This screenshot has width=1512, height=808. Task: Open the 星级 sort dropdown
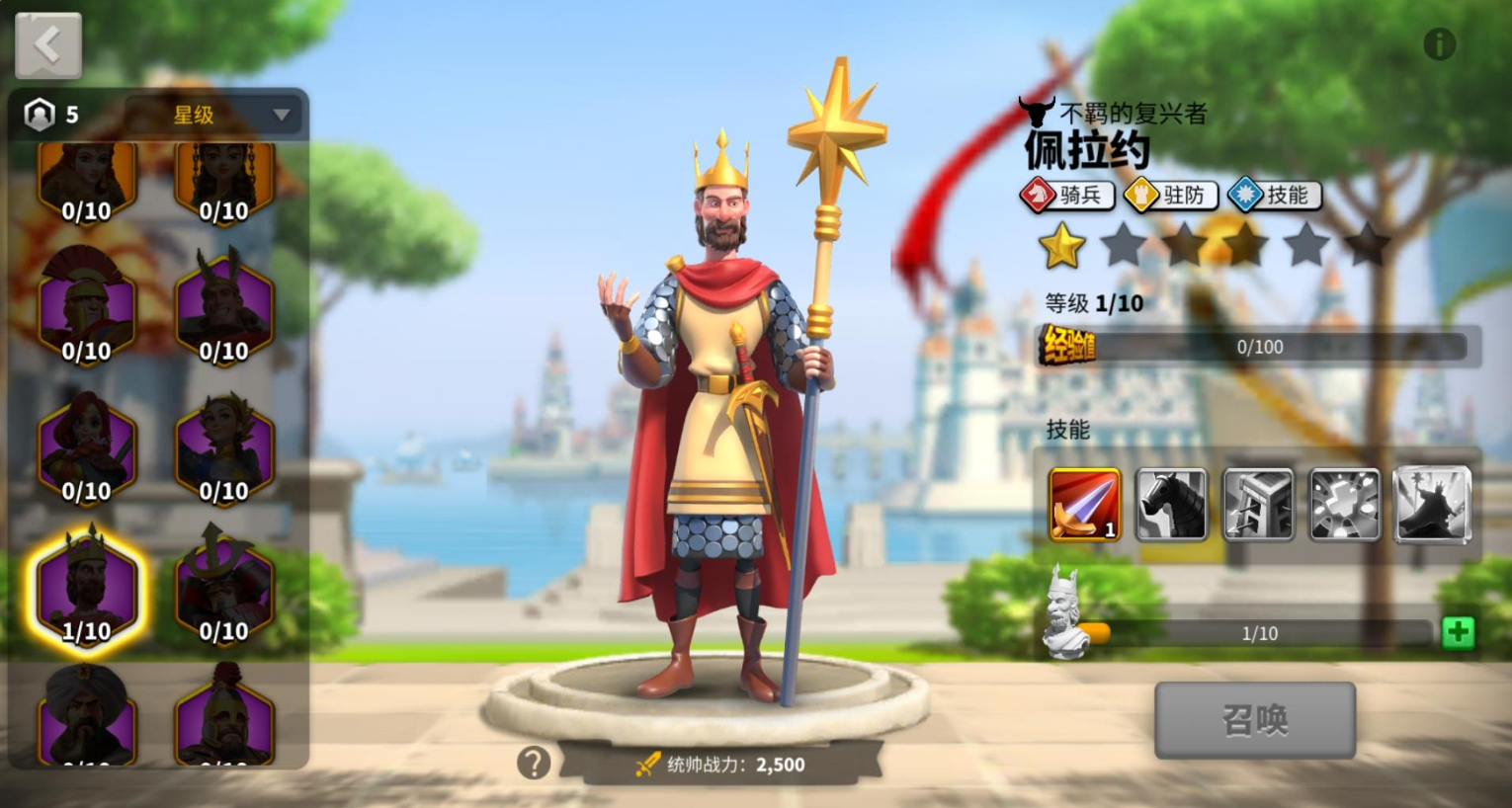(217, 115)
